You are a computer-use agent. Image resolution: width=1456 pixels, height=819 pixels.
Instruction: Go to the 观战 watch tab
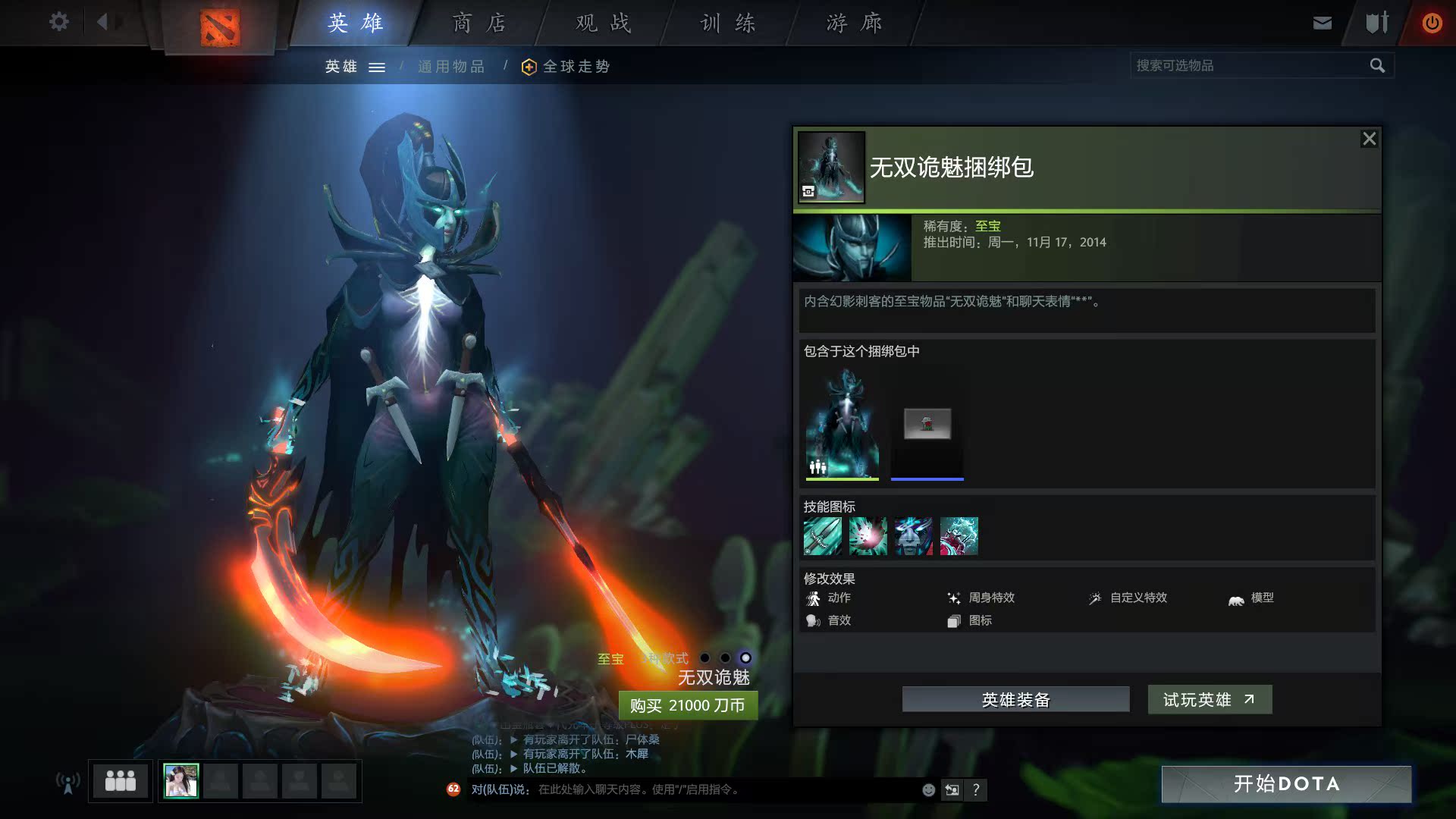click(x=603, y=23)
